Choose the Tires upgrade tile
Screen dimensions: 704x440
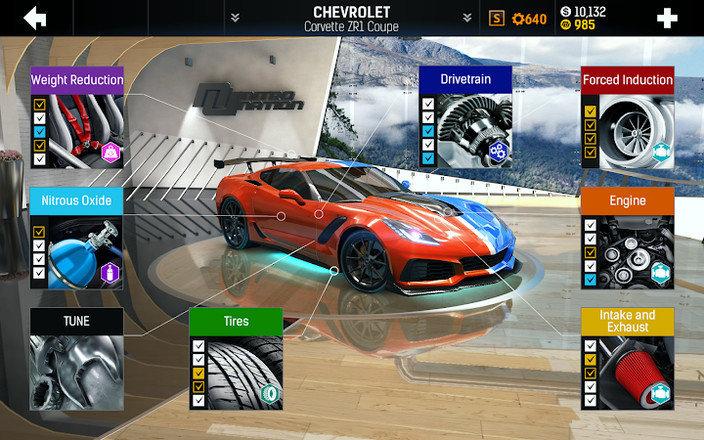(x=236, y=360)
